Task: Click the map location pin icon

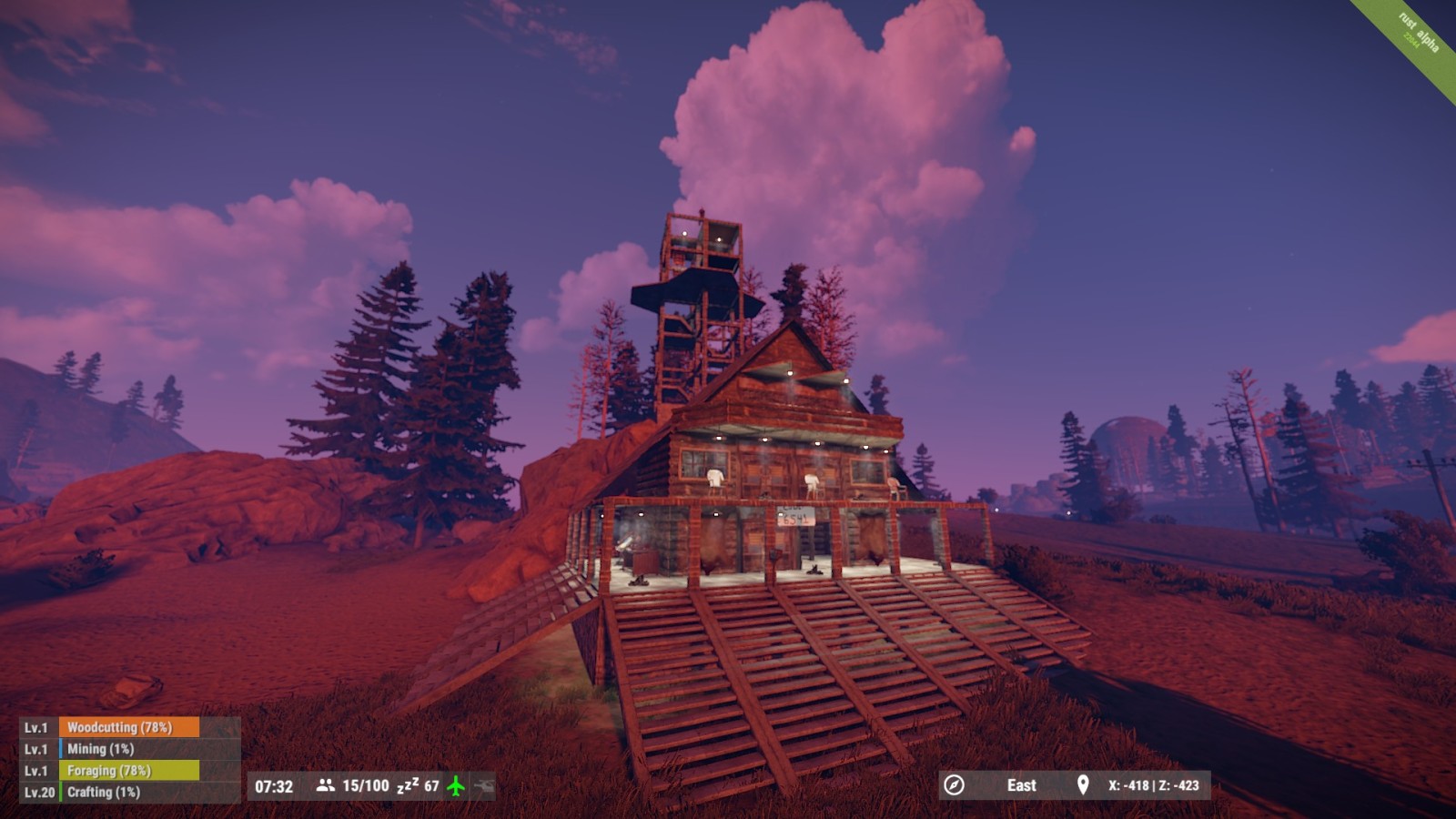Action: click(1083, 785)
